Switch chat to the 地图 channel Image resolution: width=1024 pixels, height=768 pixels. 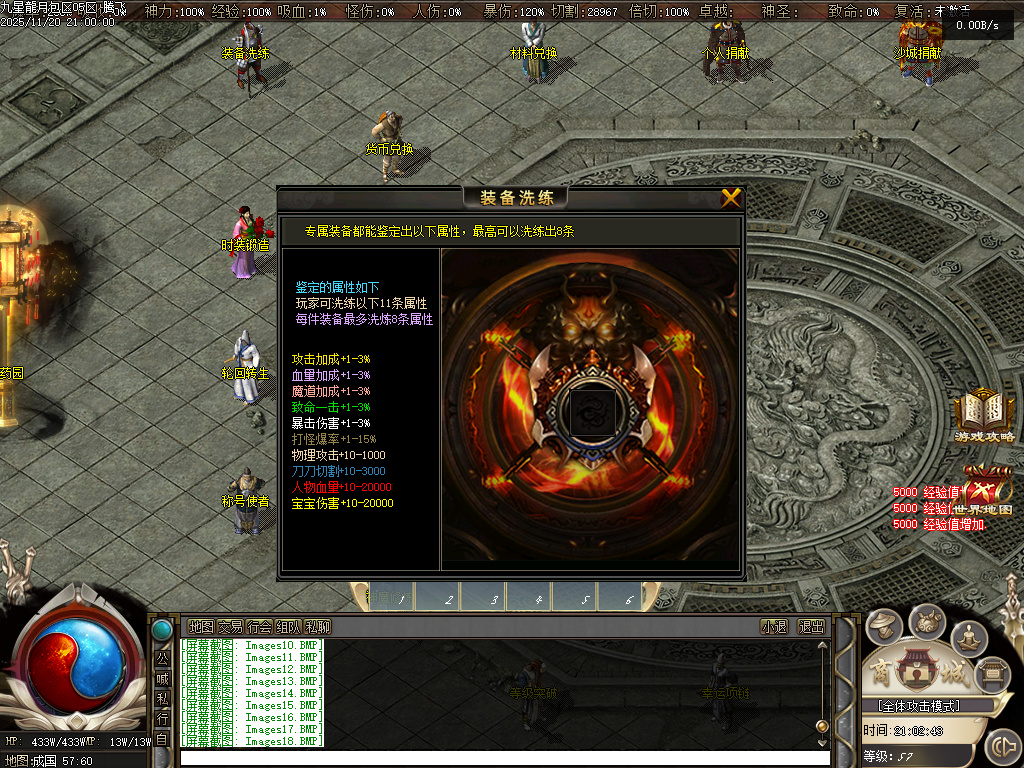(x=201, y=627)
